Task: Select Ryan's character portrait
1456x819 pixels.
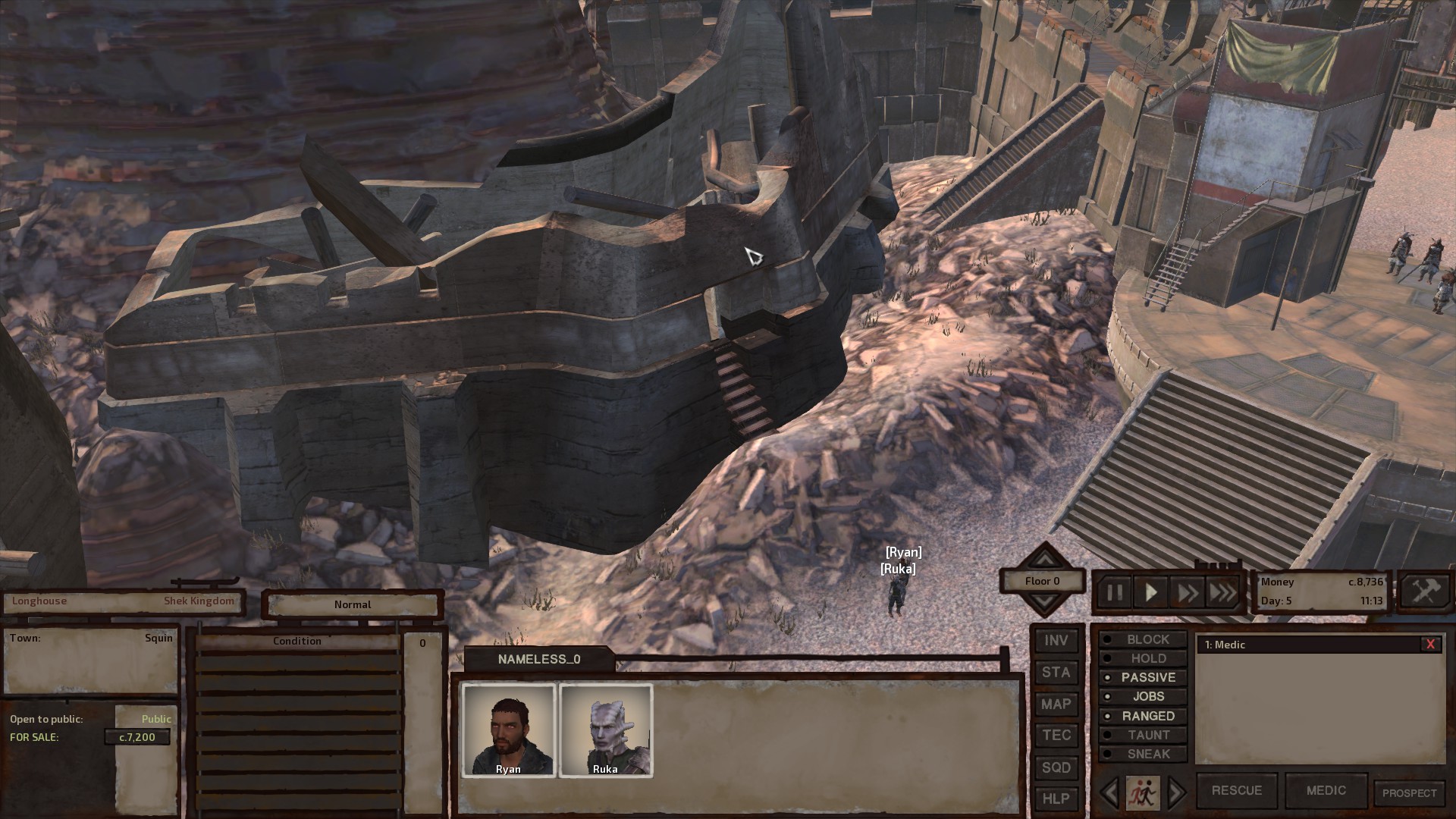Action: pos(509,728)
